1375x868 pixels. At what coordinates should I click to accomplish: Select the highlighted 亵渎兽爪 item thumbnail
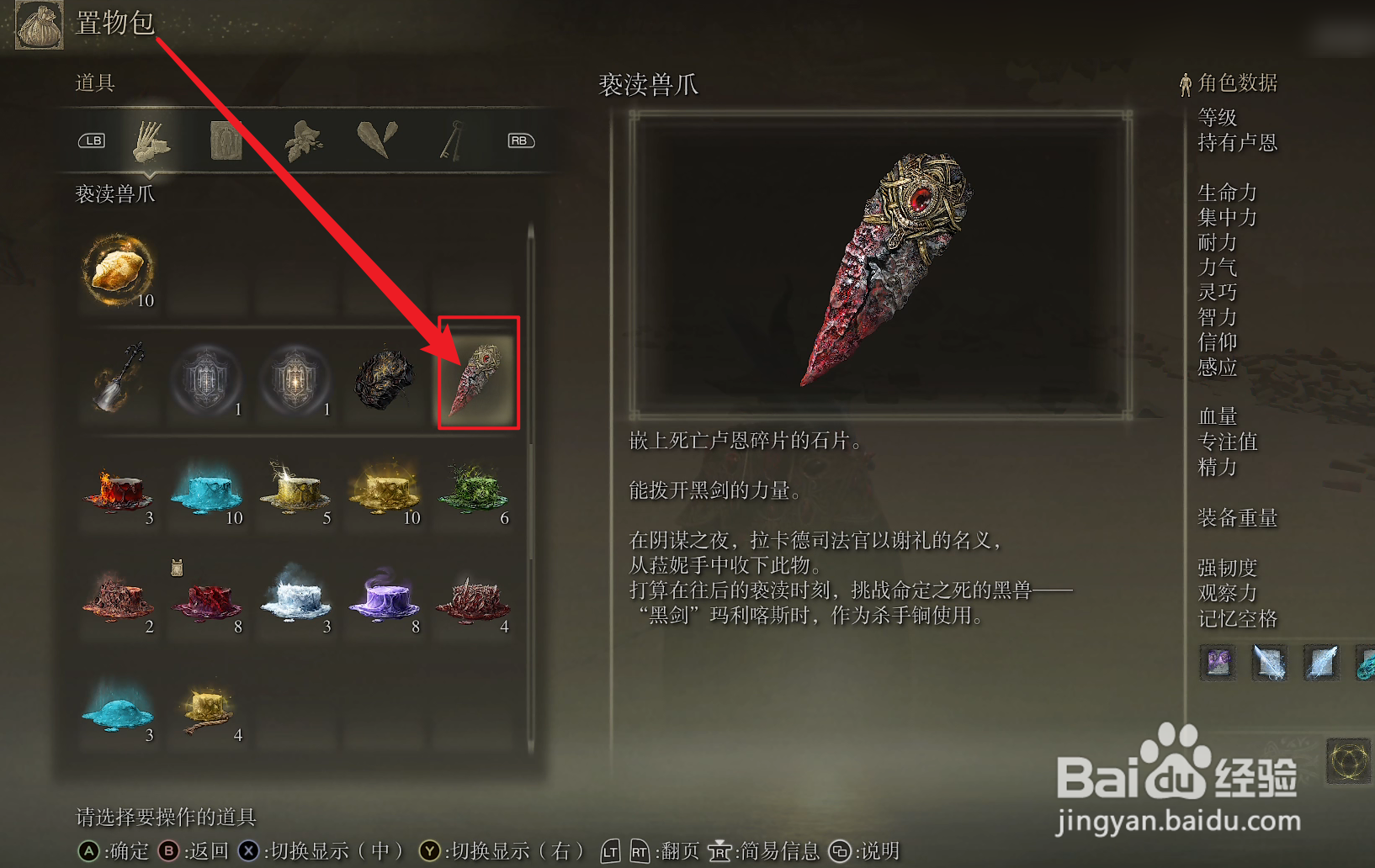pyautogui.click(x=477, y=374)
